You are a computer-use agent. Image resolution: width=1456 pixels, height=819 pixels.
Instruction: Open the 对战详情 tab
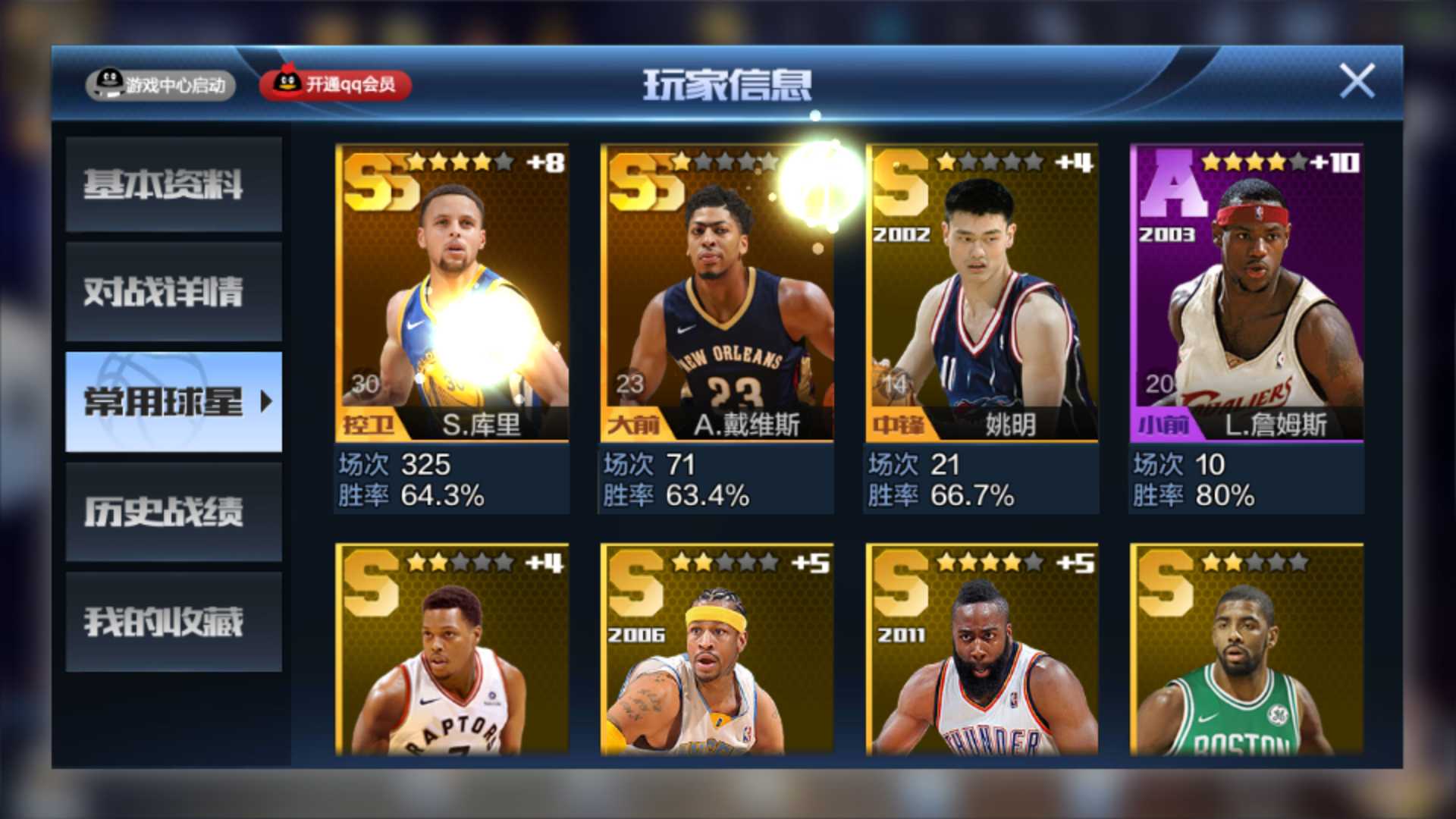(x=173, y=294)
